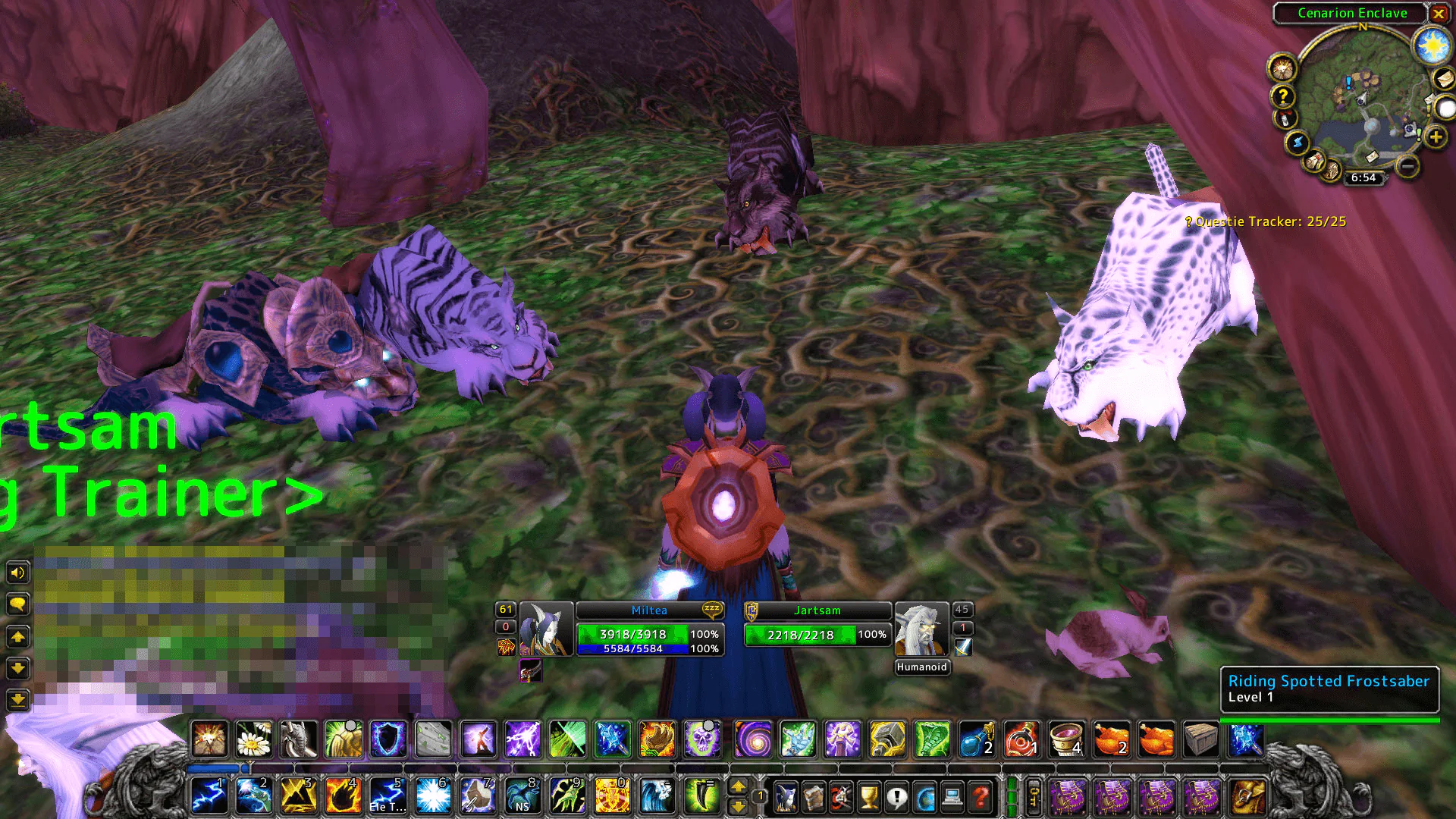Image resolution: width=1456 pixels, height=819 pixels.
Task: Open the chat menu speech bubble button
Action: [x=18, y=604]
